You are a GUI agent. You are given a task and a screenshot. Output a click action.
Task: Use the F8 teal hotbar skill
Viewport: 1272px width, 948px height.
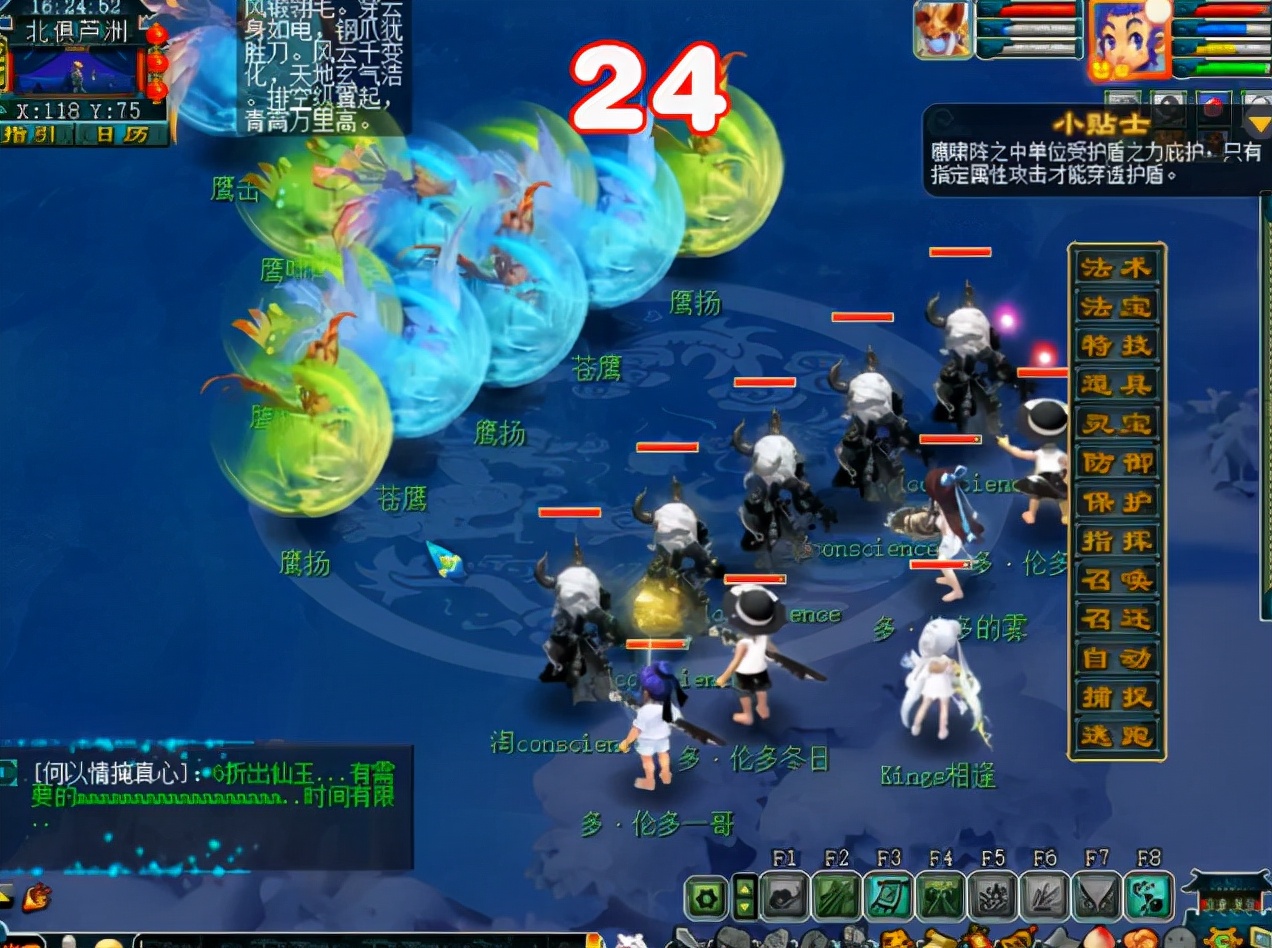point(1148,897)
